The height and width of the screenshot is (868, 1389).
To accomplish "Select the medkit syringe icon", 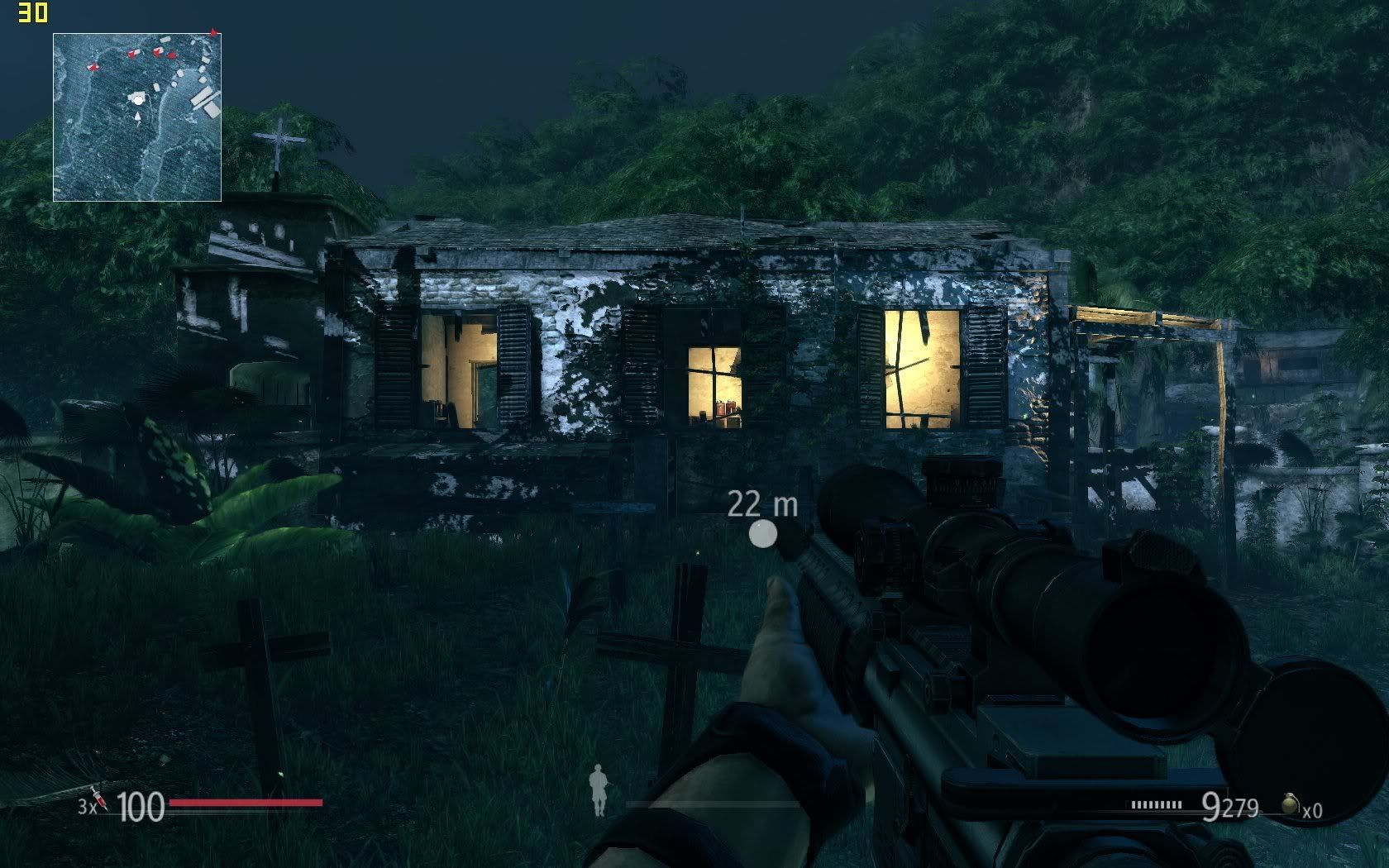I will 99,799.
